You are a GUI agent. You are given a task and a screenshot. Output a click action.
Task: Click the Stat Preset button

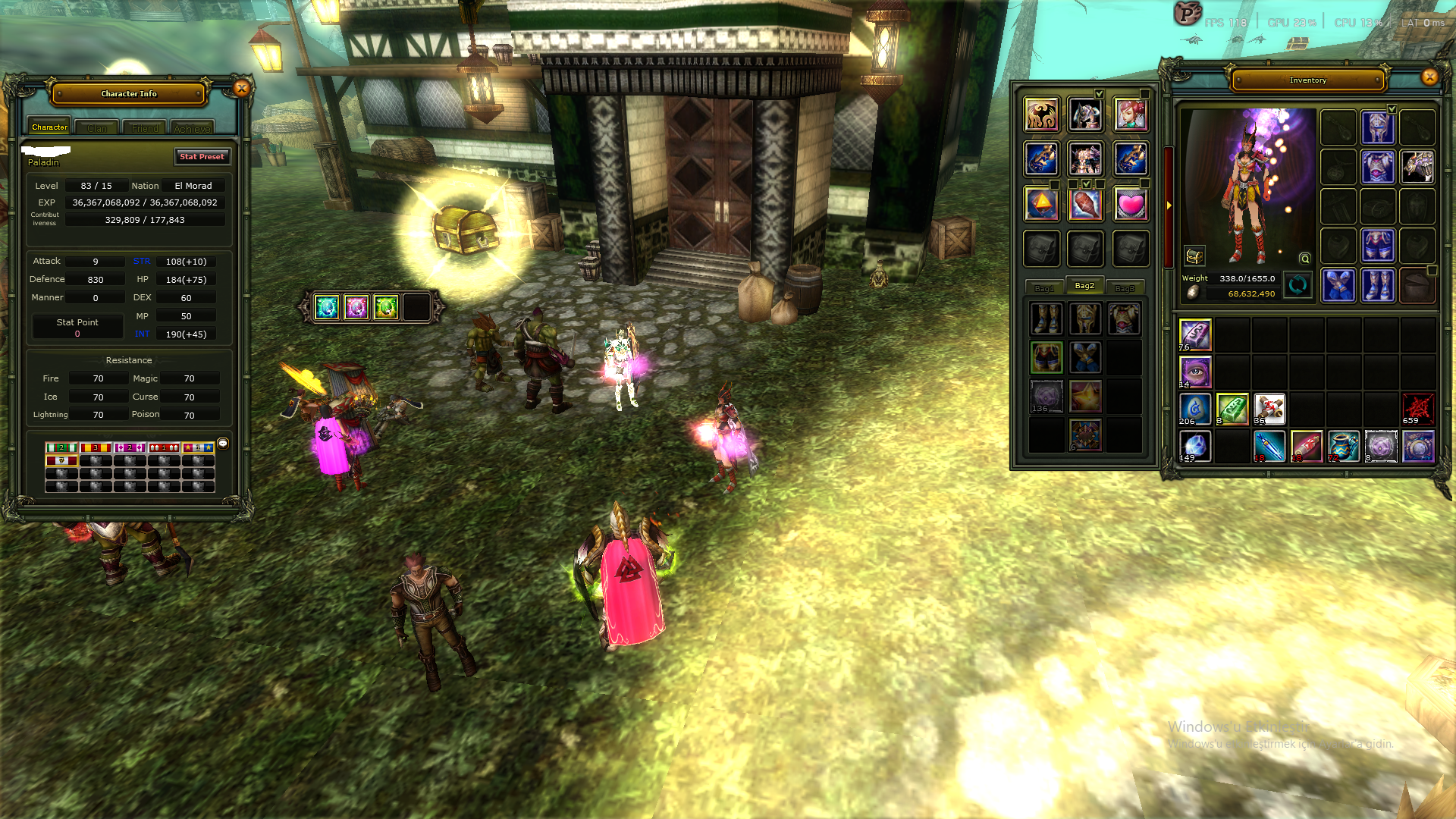[202, 157]
